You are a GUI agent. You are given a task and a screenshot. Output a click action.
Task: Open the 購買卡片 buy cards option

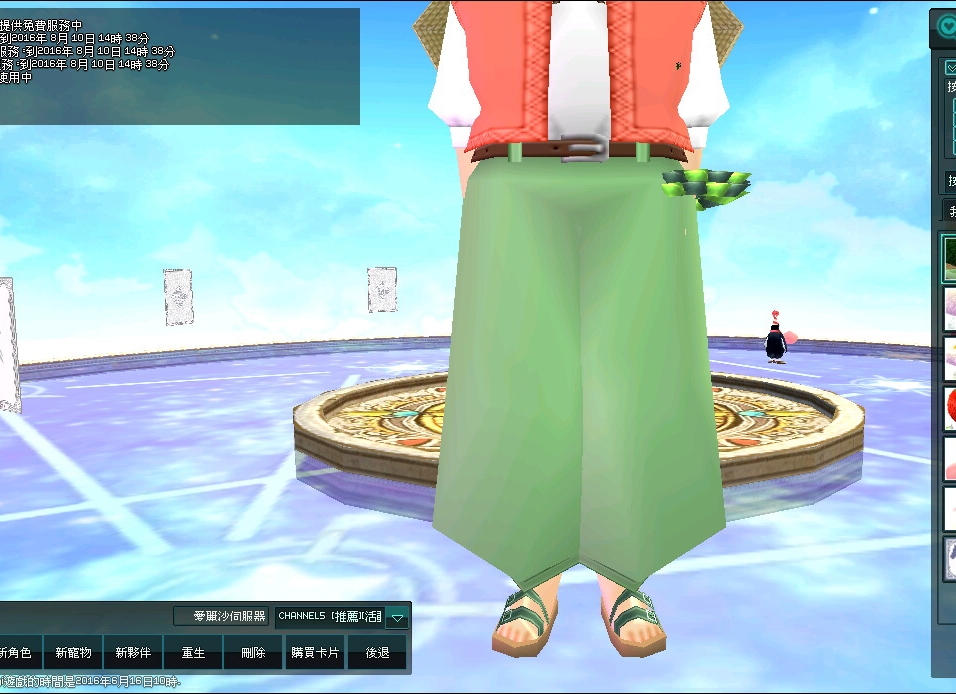[315, 653]
